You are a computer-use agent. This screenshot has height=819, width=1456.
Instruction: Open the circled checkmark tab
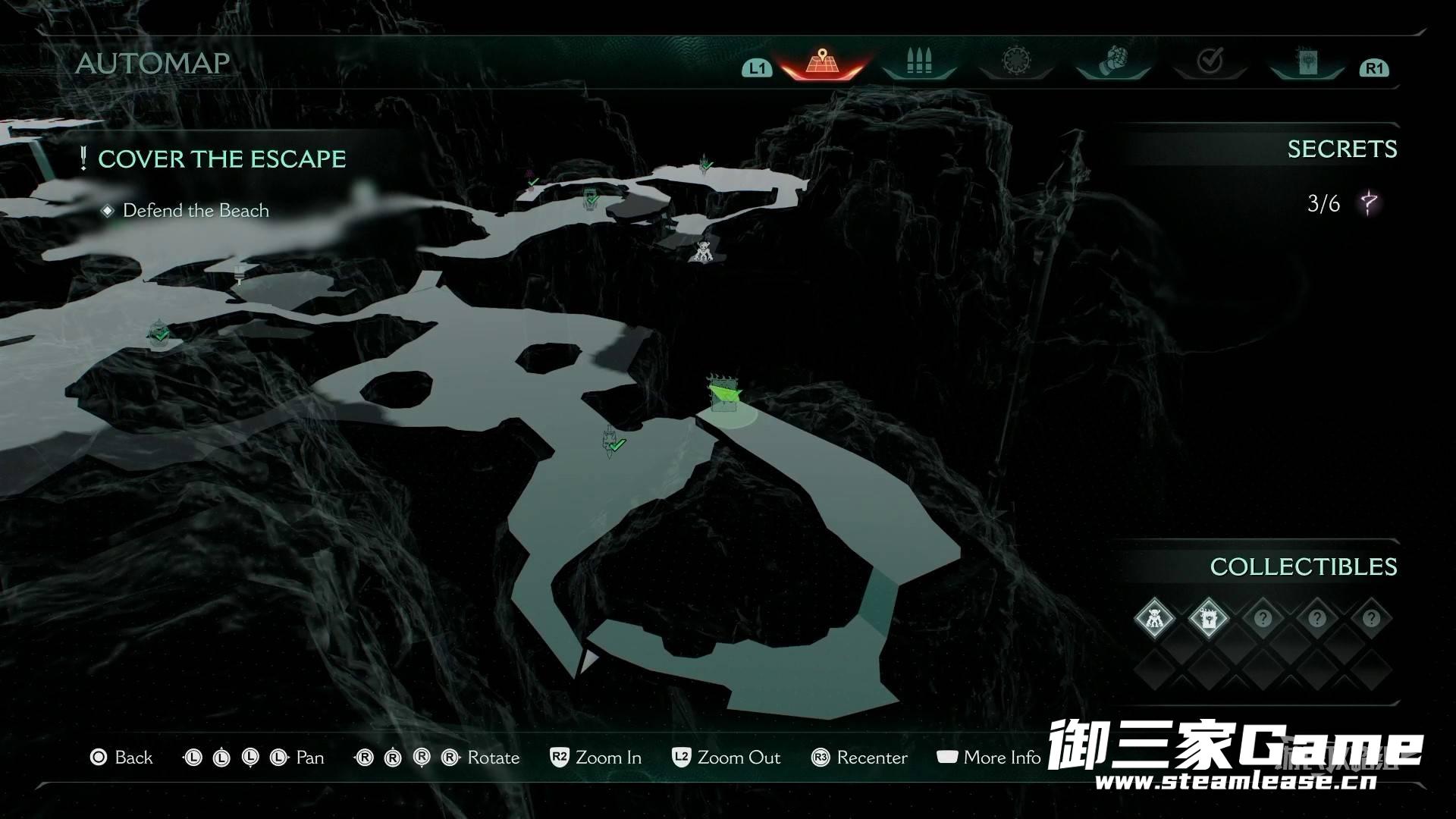click(x=1210, y=61)
